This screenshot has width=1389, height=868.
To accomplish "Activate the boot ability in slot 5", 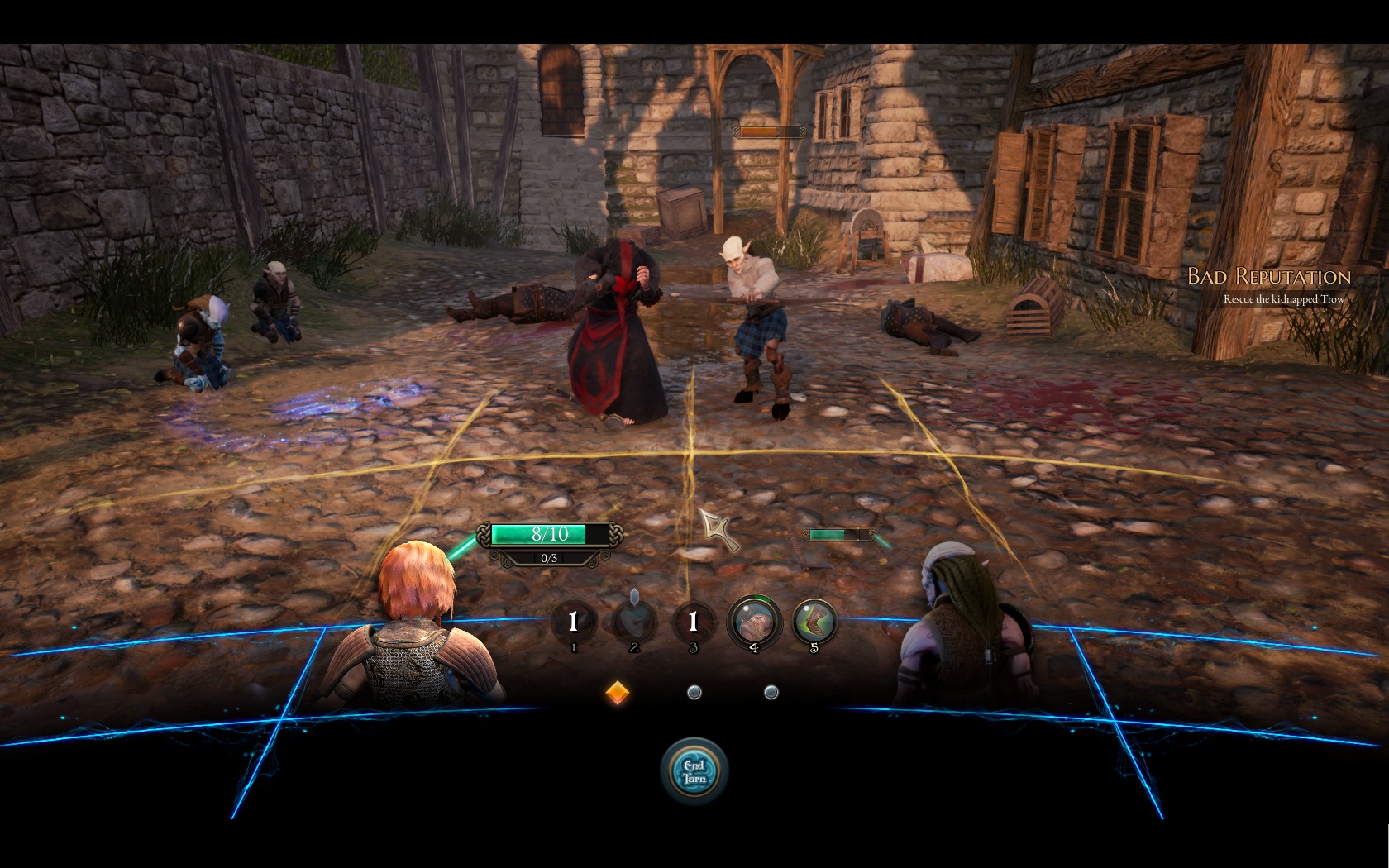I will (x=814, y=621).
